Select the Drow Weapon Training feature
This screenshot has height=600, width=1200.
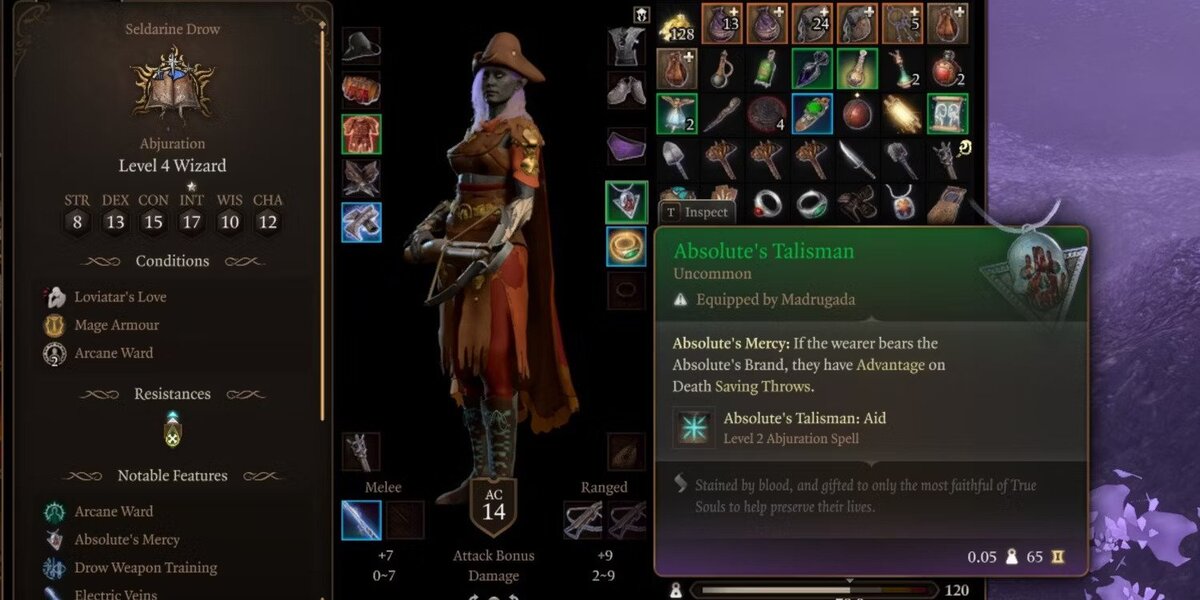click(x=145, y=568)
